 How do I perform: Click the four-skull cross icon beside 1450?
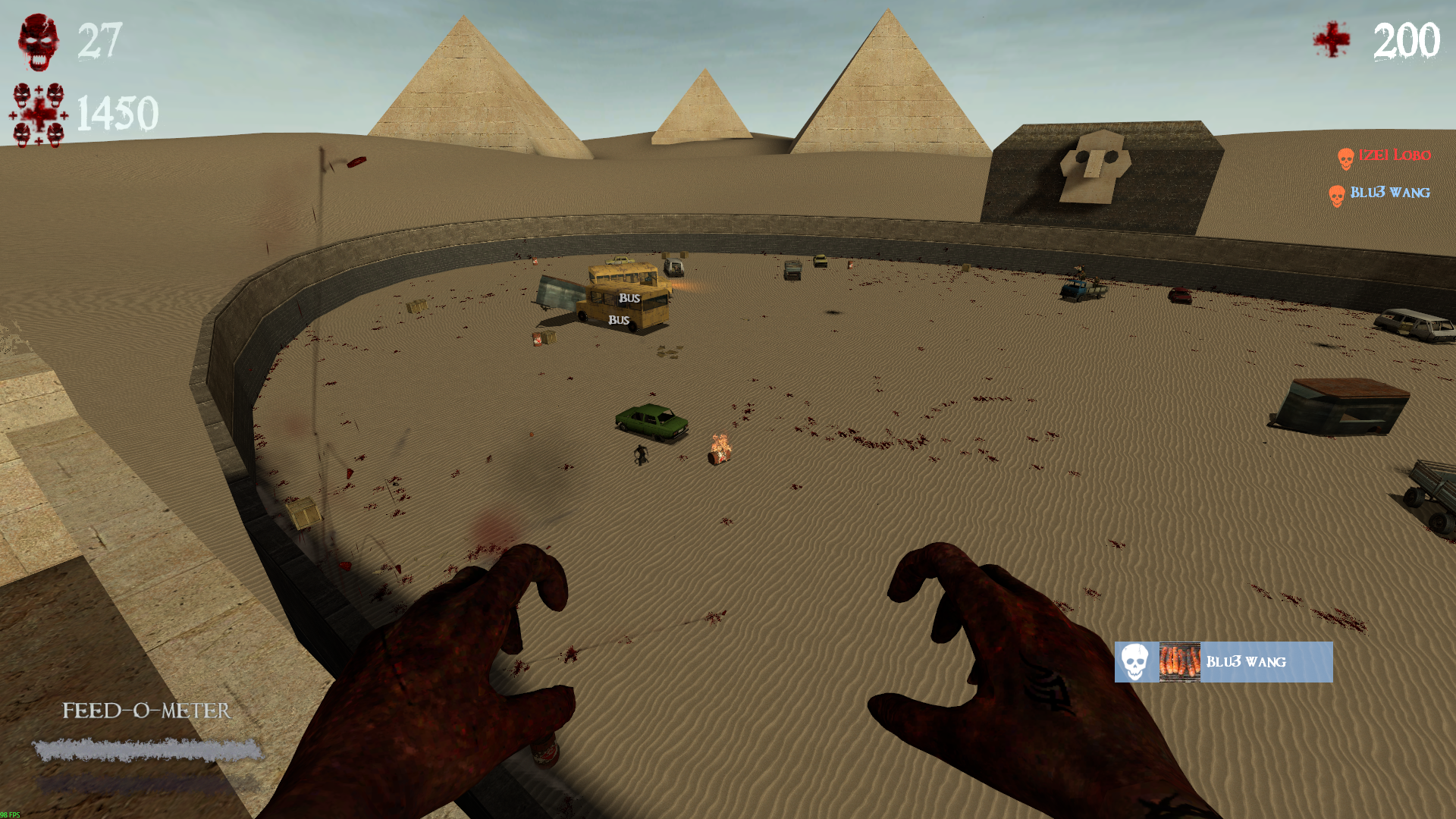pyautogui.click(x=39, y=115)
